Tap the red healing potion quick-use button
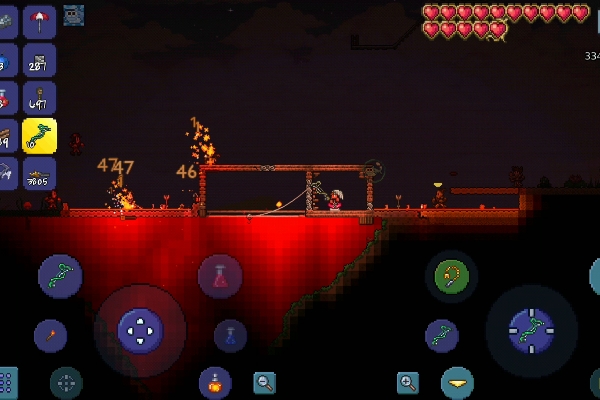This screenshot has height=400, width=600. coord(220,275)
